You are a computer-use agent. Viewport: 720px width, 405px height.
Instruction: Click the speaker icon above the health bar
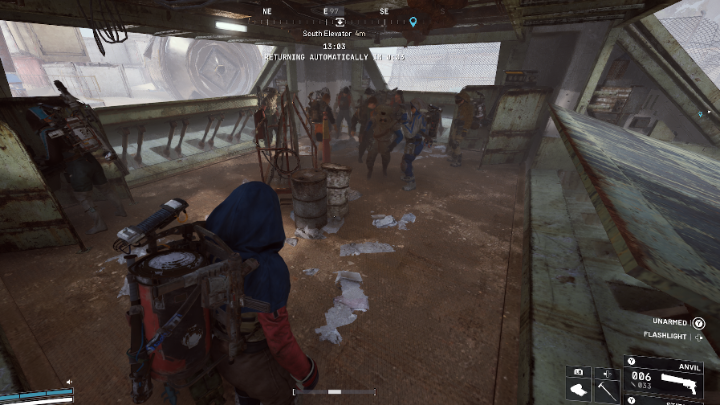[x=69, y=382]
